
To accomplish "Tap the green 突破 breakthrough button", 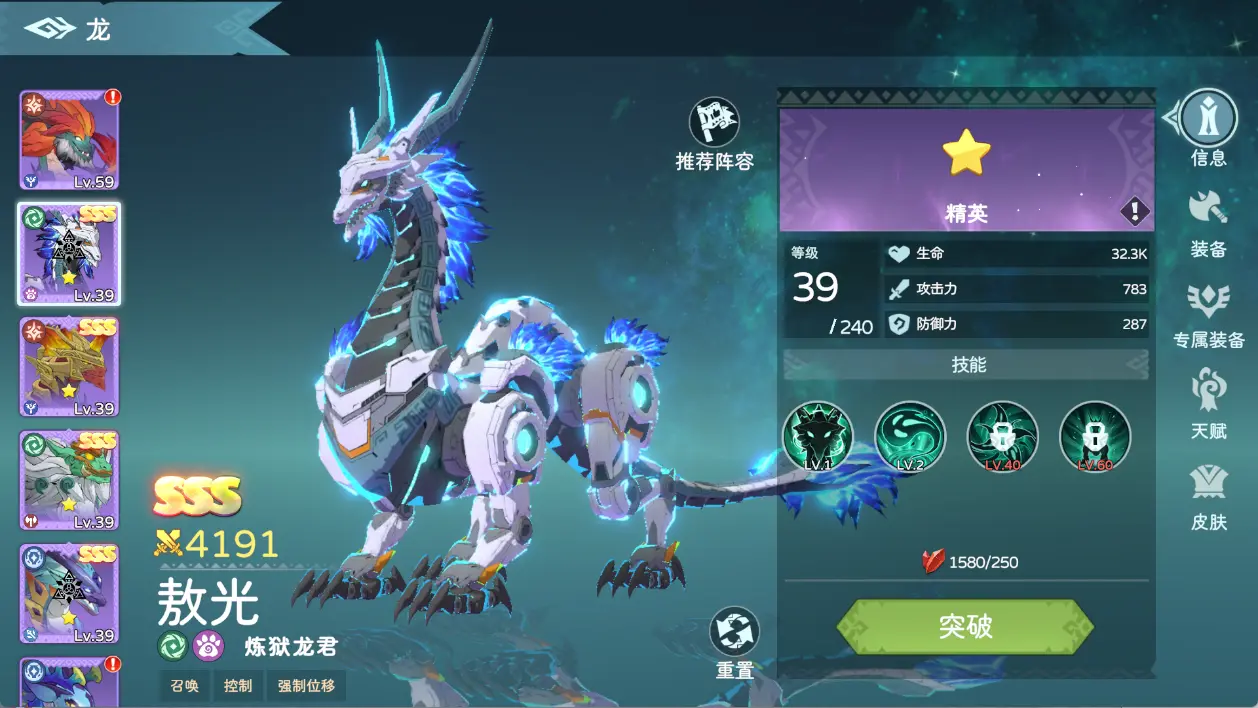I will tap(965, 627).
